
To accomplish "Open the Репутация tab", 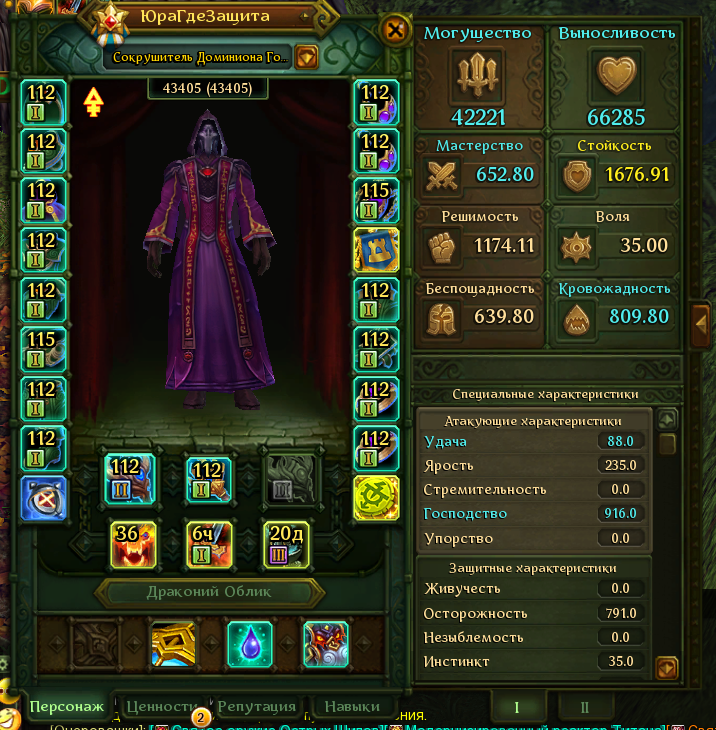I will click(x=257, y=706).
